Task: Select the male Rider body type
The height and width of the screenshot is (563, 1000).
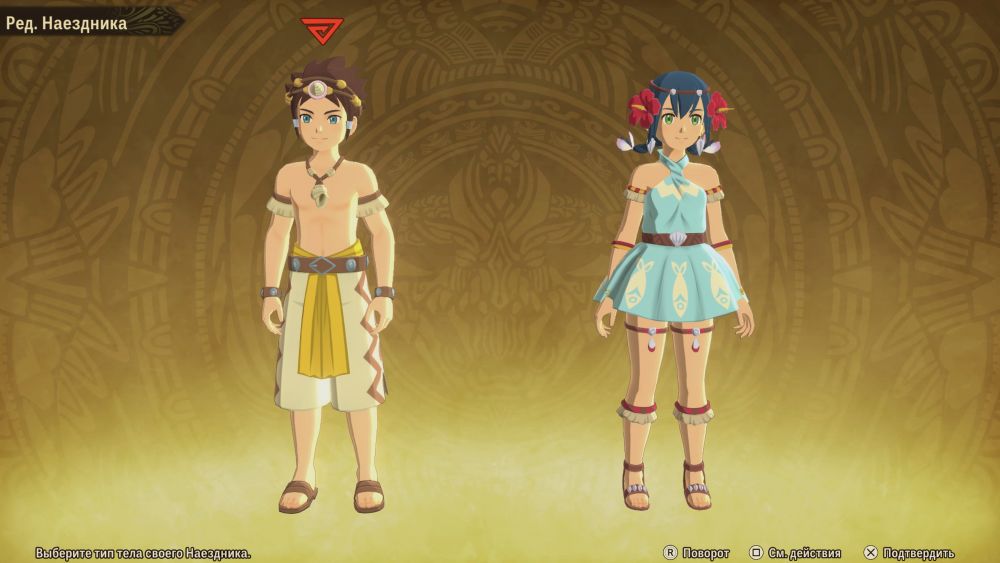Action: [323, 280]
